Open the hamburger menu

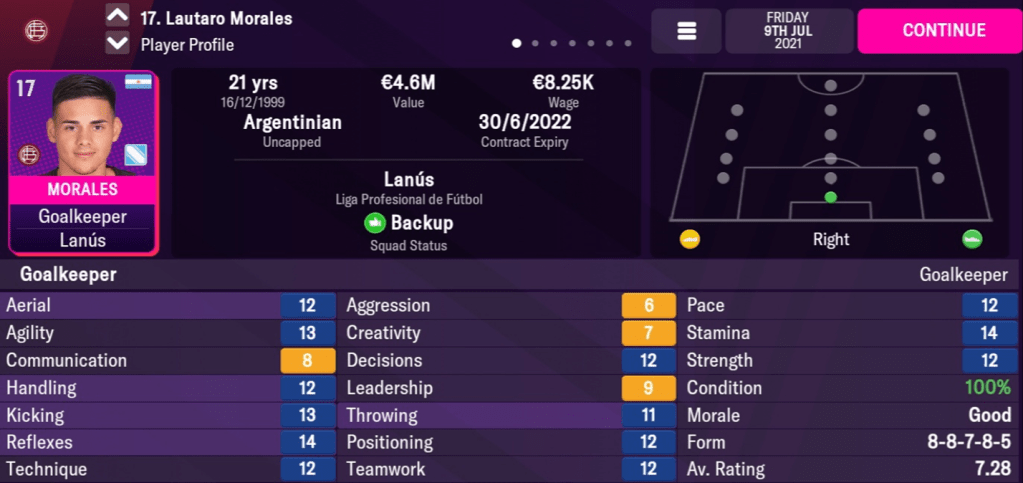686,31
